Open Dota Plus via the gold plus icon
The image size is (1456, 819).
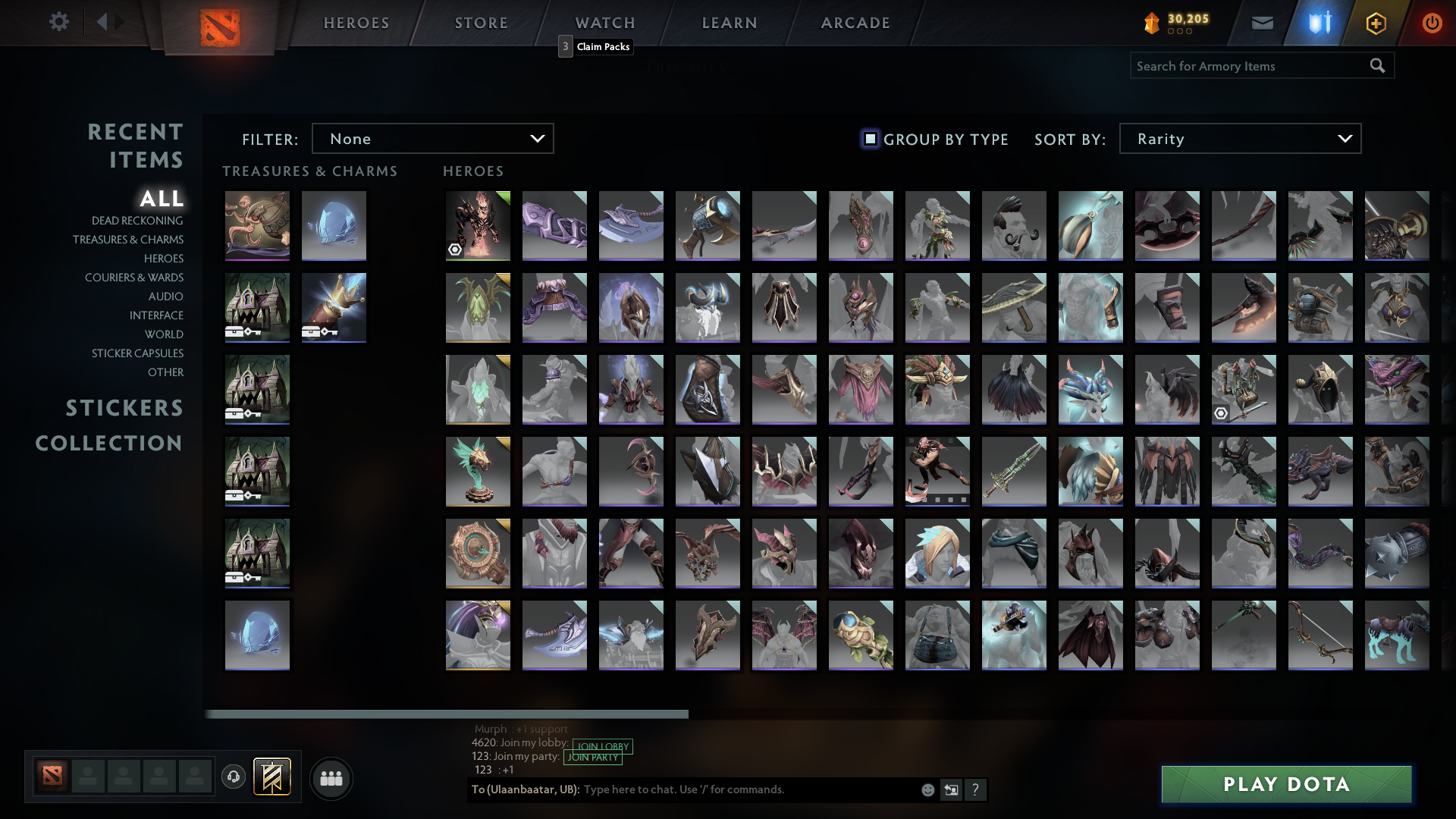[x=1377, y=23]
